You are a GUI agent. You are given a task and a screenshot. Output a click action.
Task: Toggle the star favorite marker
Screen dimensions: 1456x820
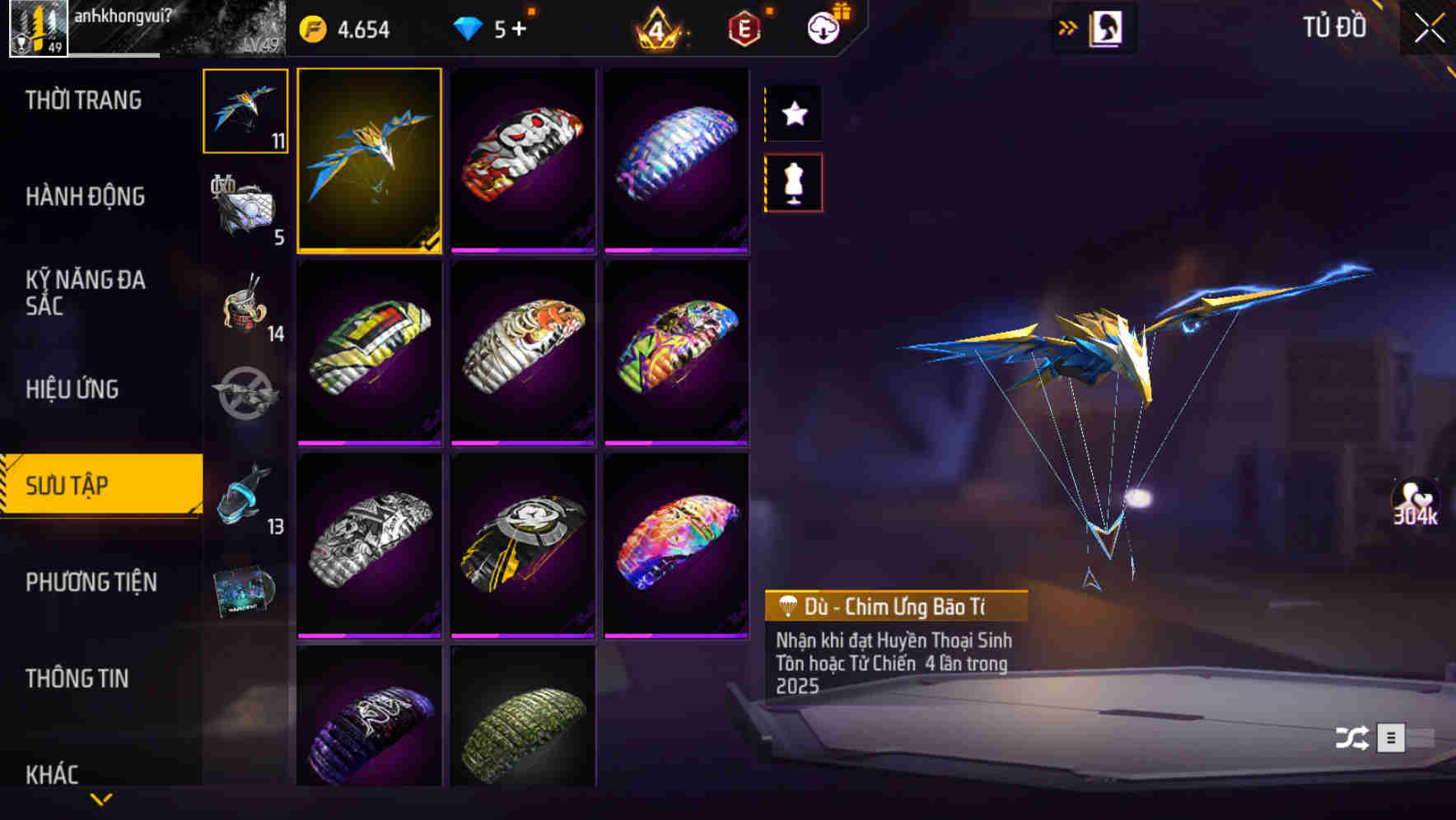coord(793,114)
